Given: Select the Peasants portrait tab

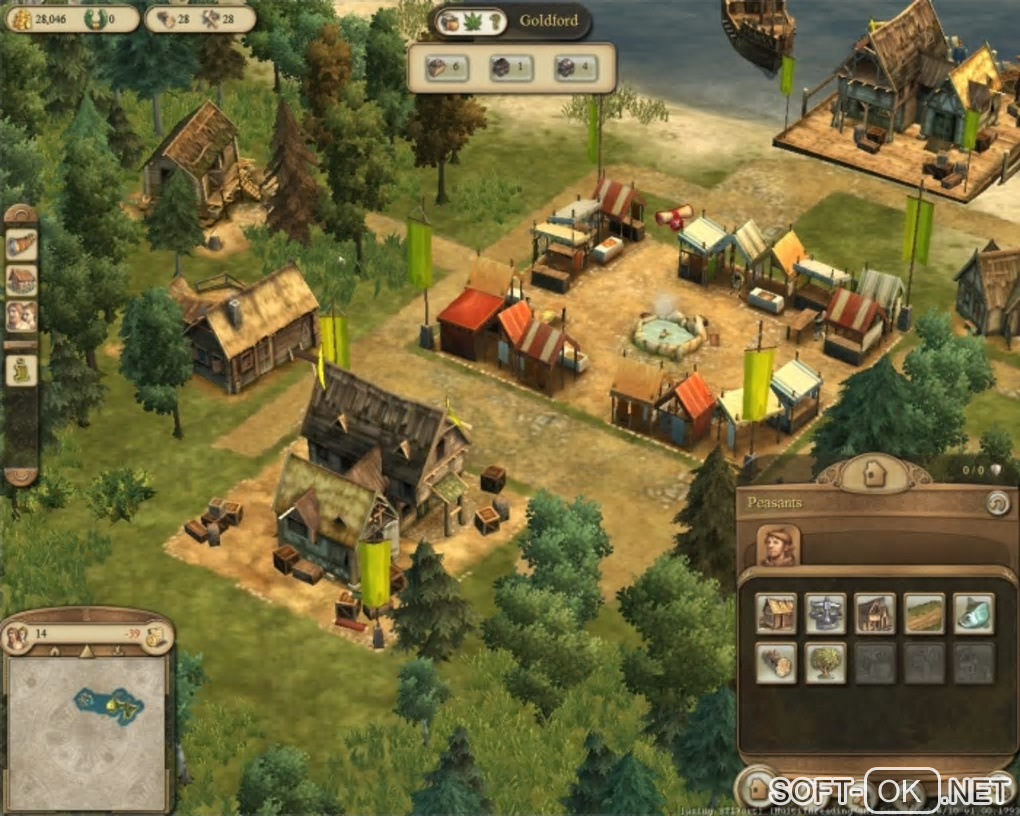Looking at the screenshot, I should coord(778,546).
